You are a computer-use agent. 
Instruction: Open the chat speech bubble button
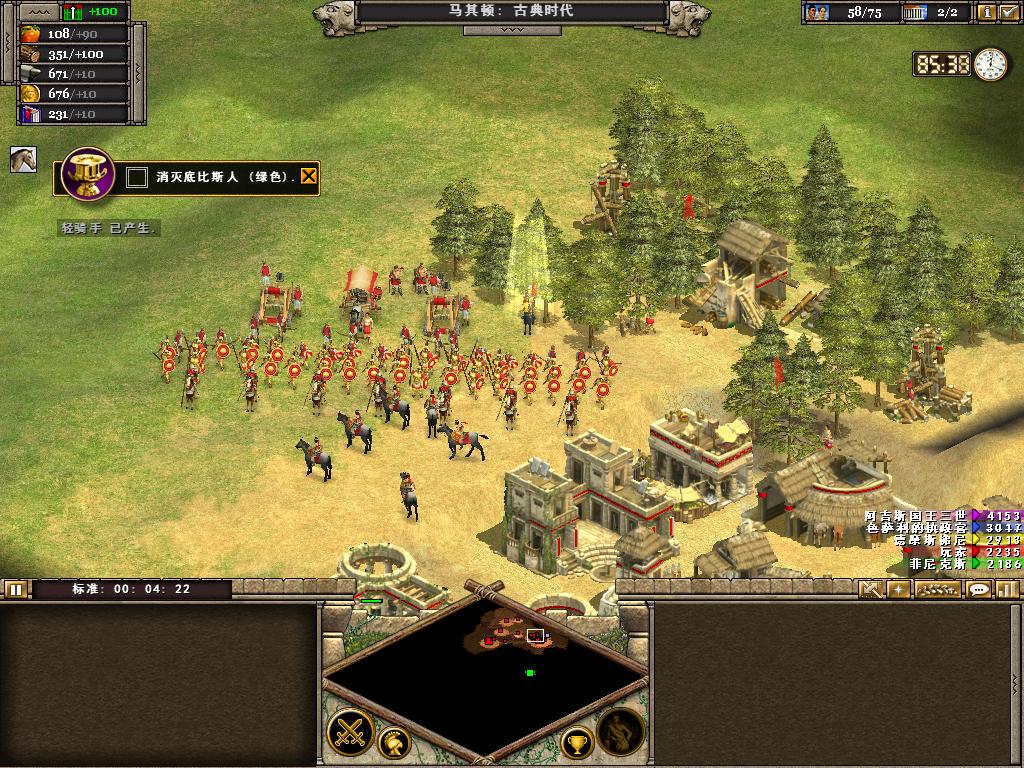[x=979, y=589]
